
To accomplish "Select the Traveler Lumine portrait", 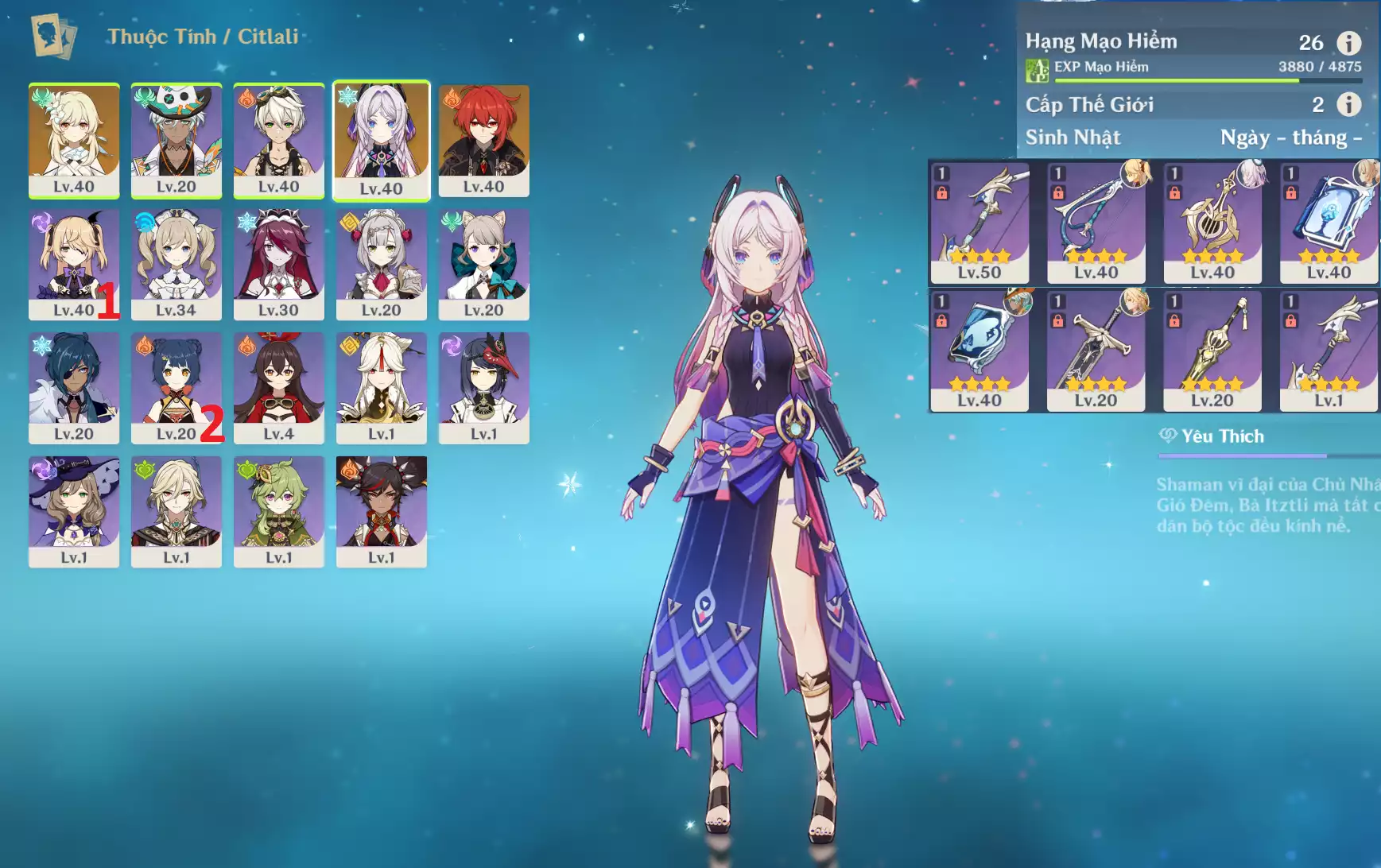I will 74,140.
